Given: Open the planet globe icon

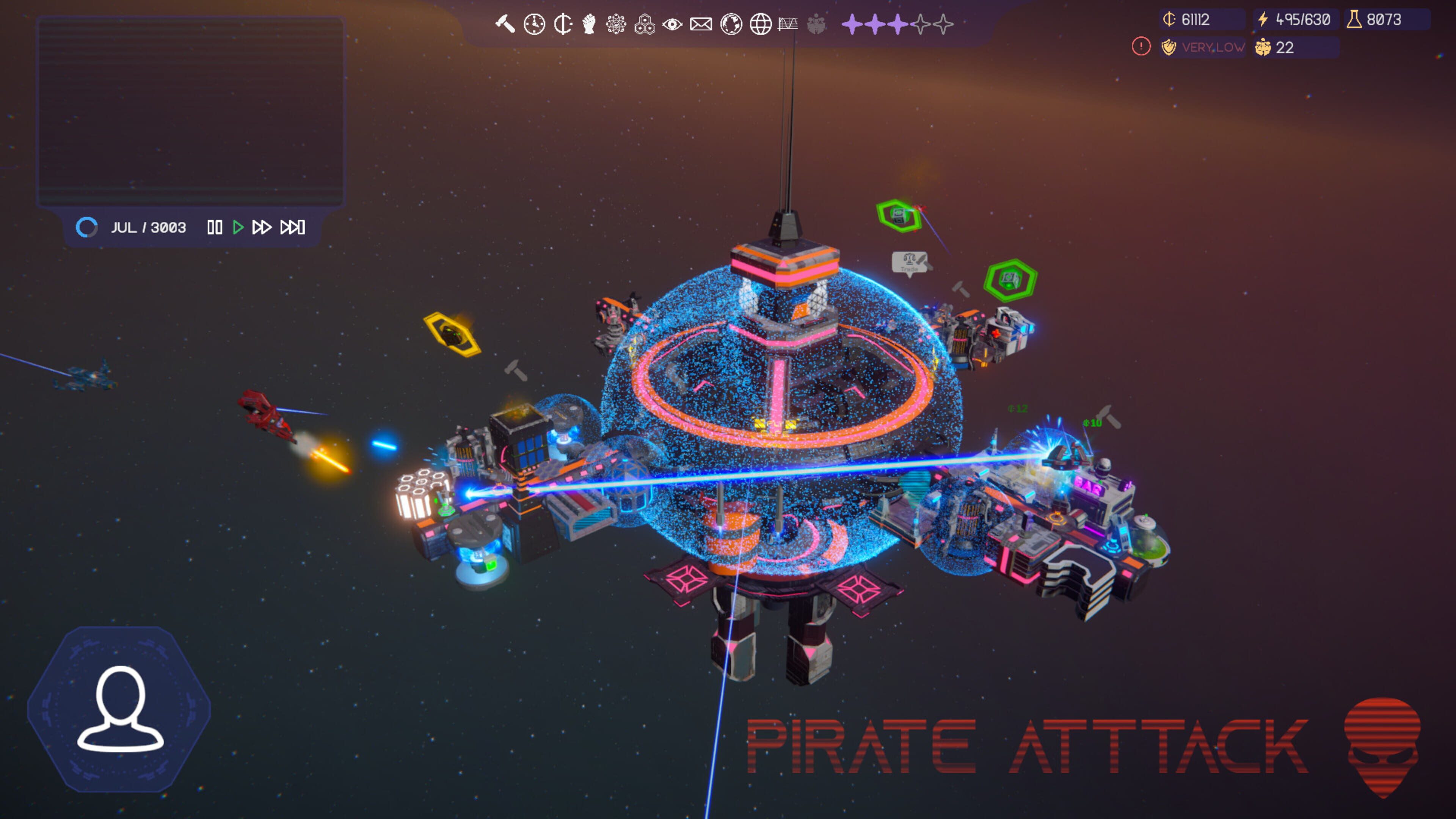Looking at the screenshot, I should (731, 24).
